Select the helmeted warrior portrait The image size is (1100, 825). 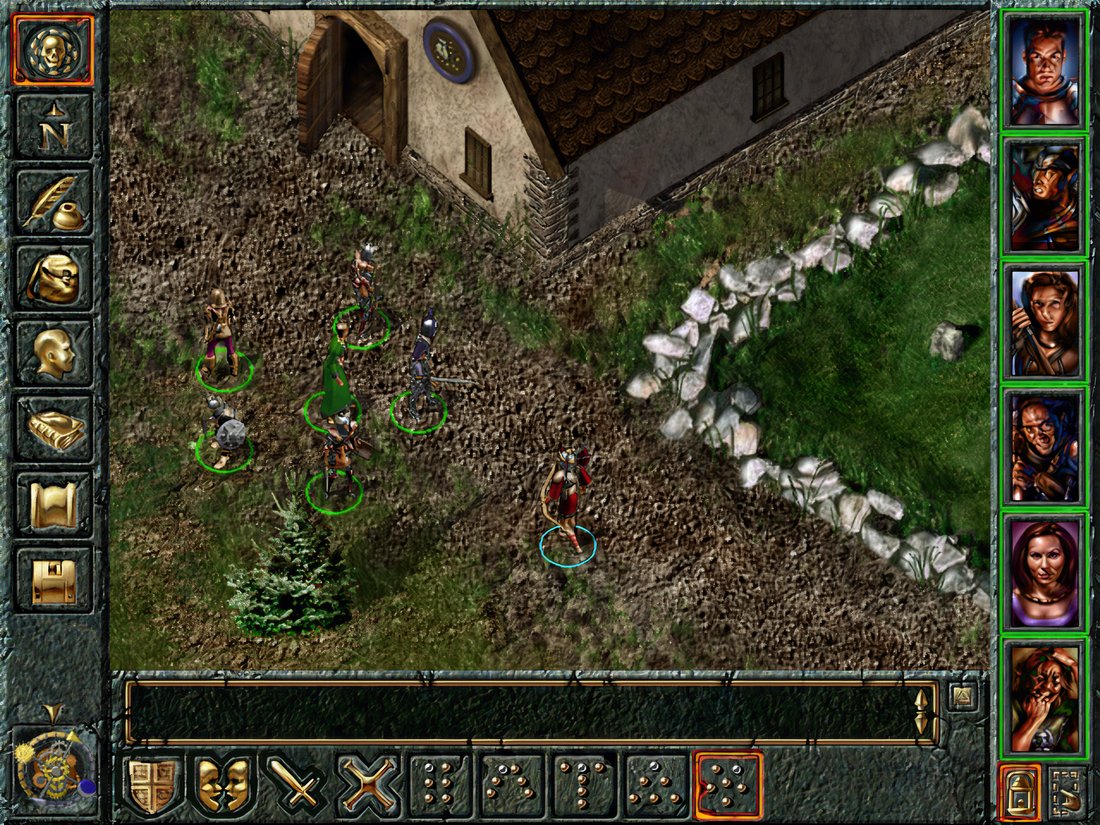click(1045, 196)
